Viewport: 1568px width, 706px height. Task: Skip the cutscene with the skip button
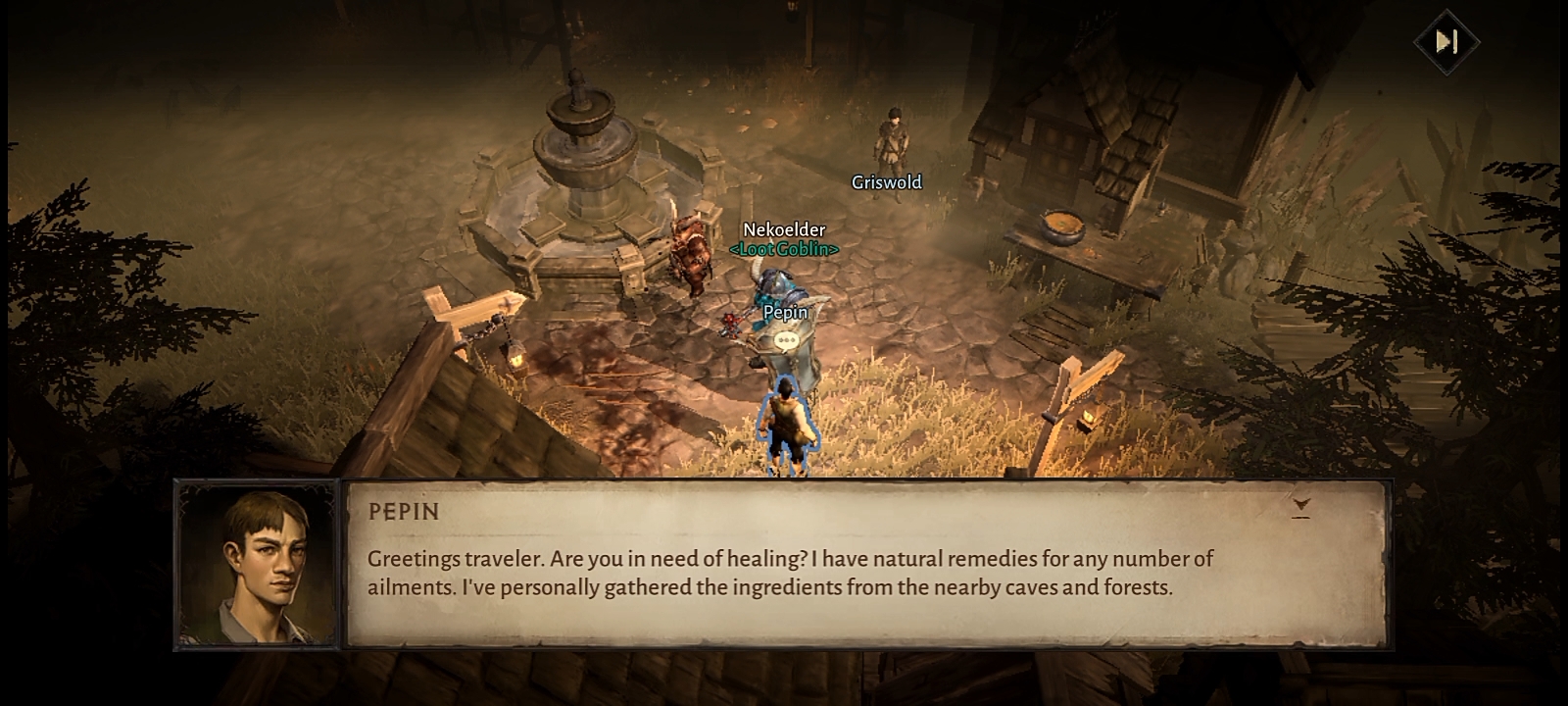[x=1446, y=42]
